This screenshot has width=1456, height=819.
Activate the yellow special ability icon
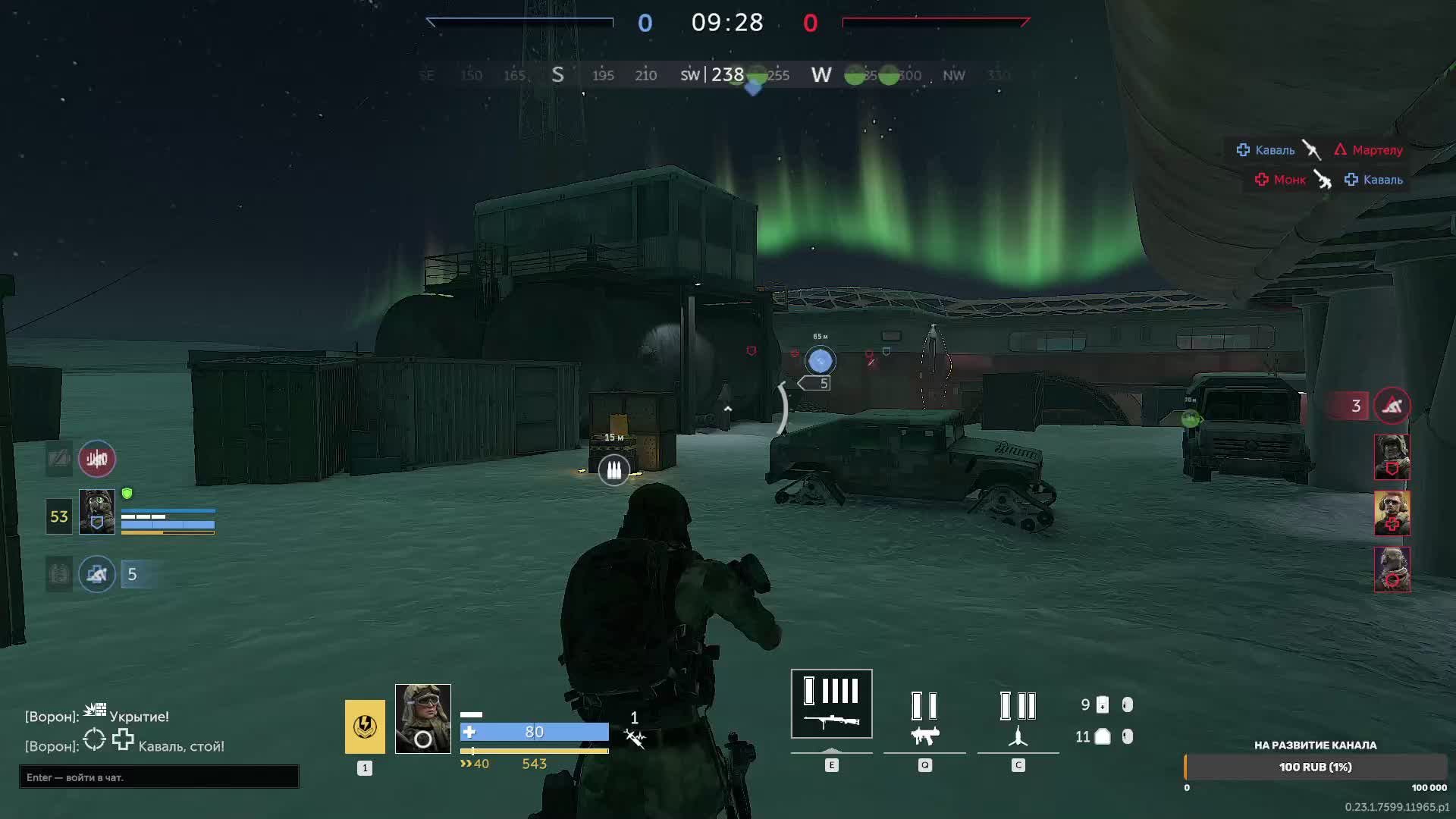(x=365, y=726)
